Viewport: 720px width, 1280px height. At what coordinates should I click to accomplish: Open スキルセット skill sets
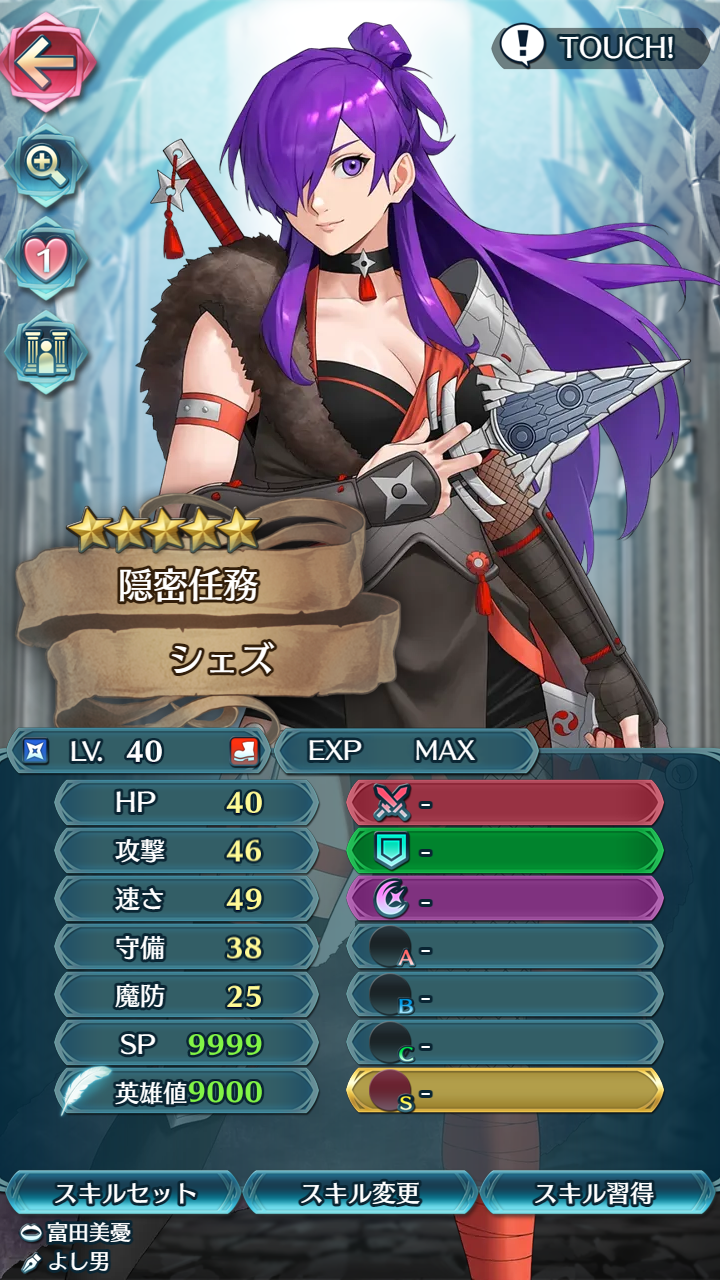pyautogui.click(x=124, y=1193)
